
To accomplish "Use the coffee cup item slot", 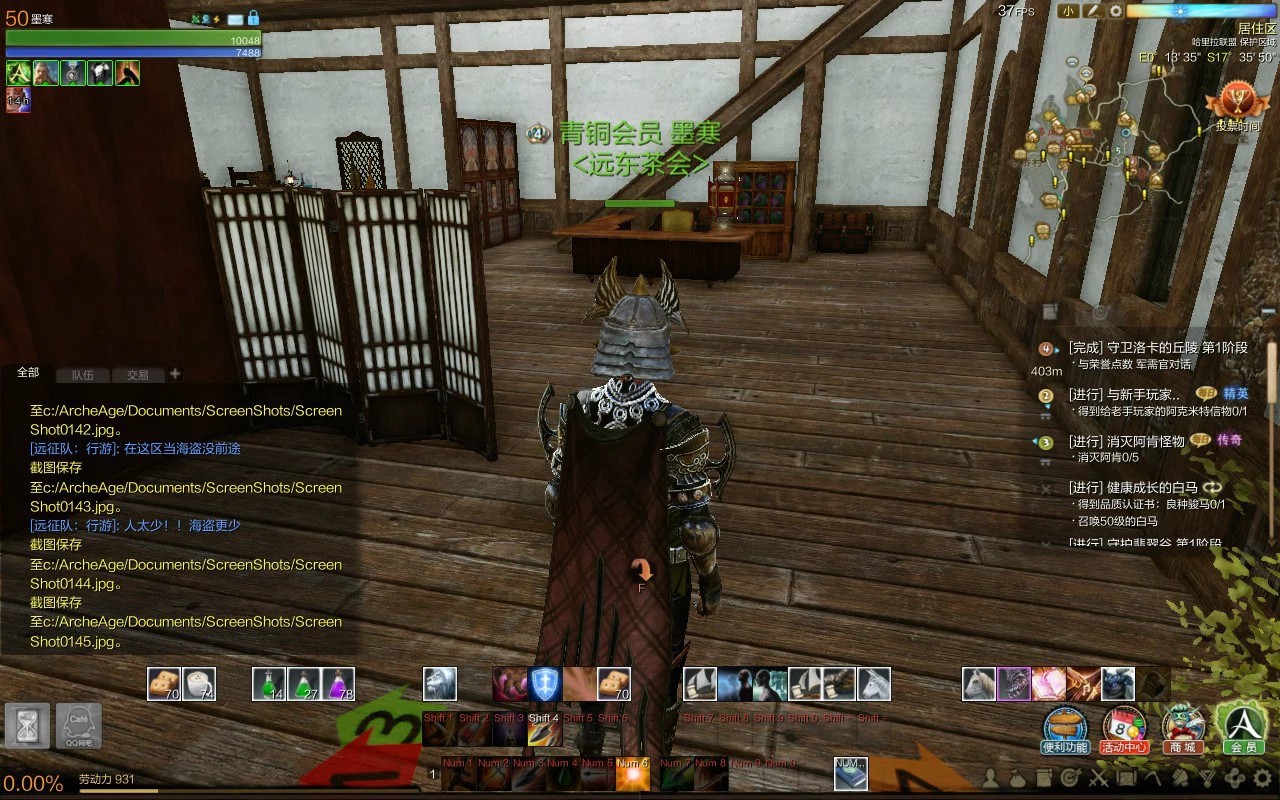I will (x=199, y=684).
